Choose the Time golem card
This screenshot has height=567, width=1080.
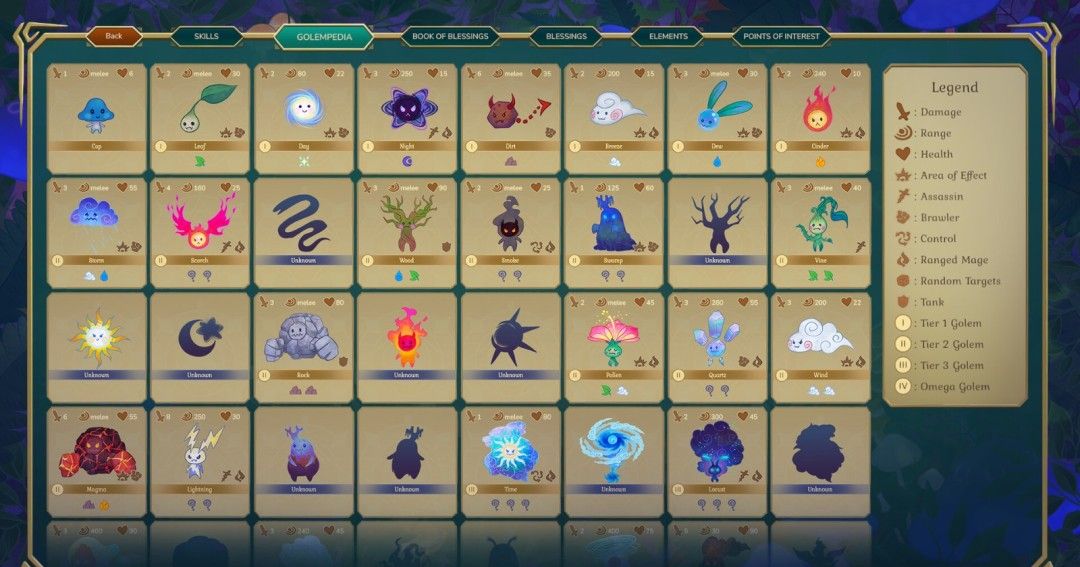(x=510, y=461)
